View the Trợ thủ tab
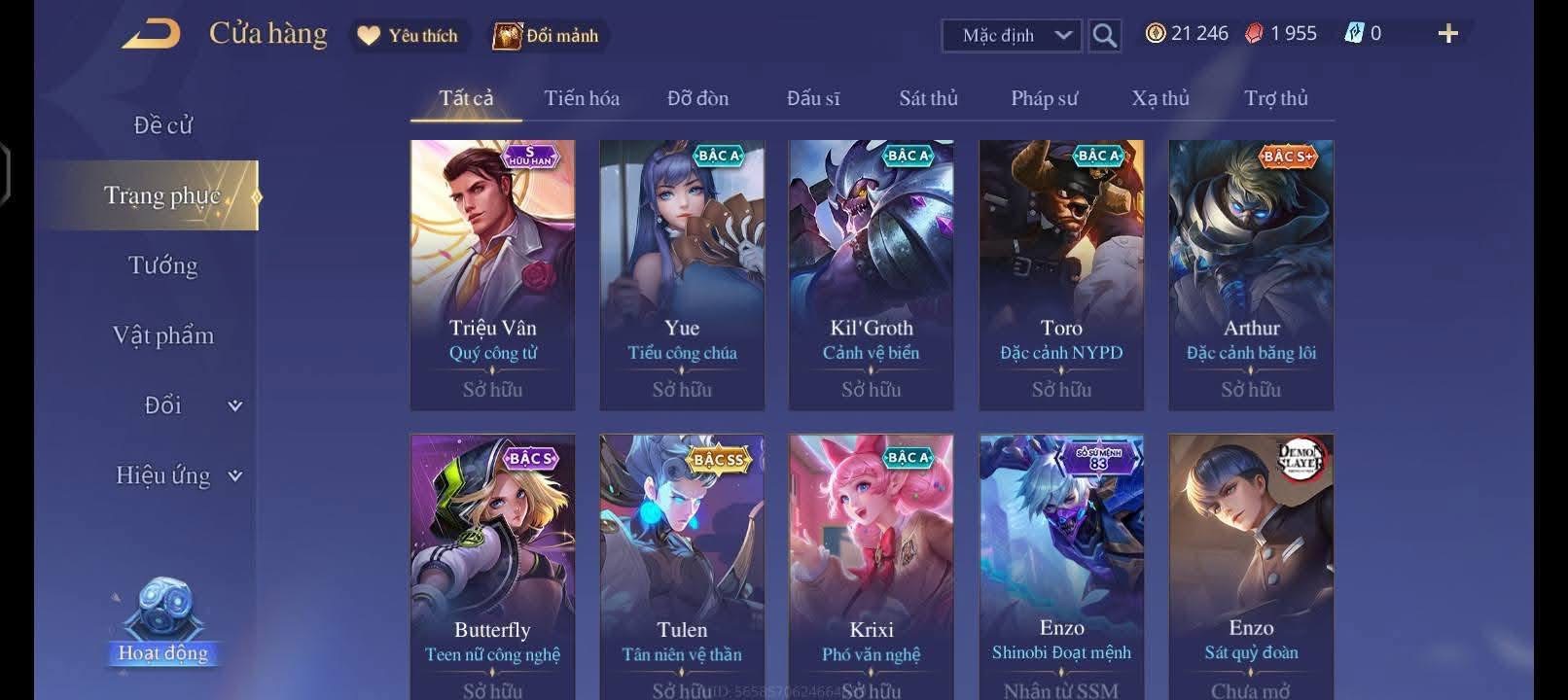 1275,98
